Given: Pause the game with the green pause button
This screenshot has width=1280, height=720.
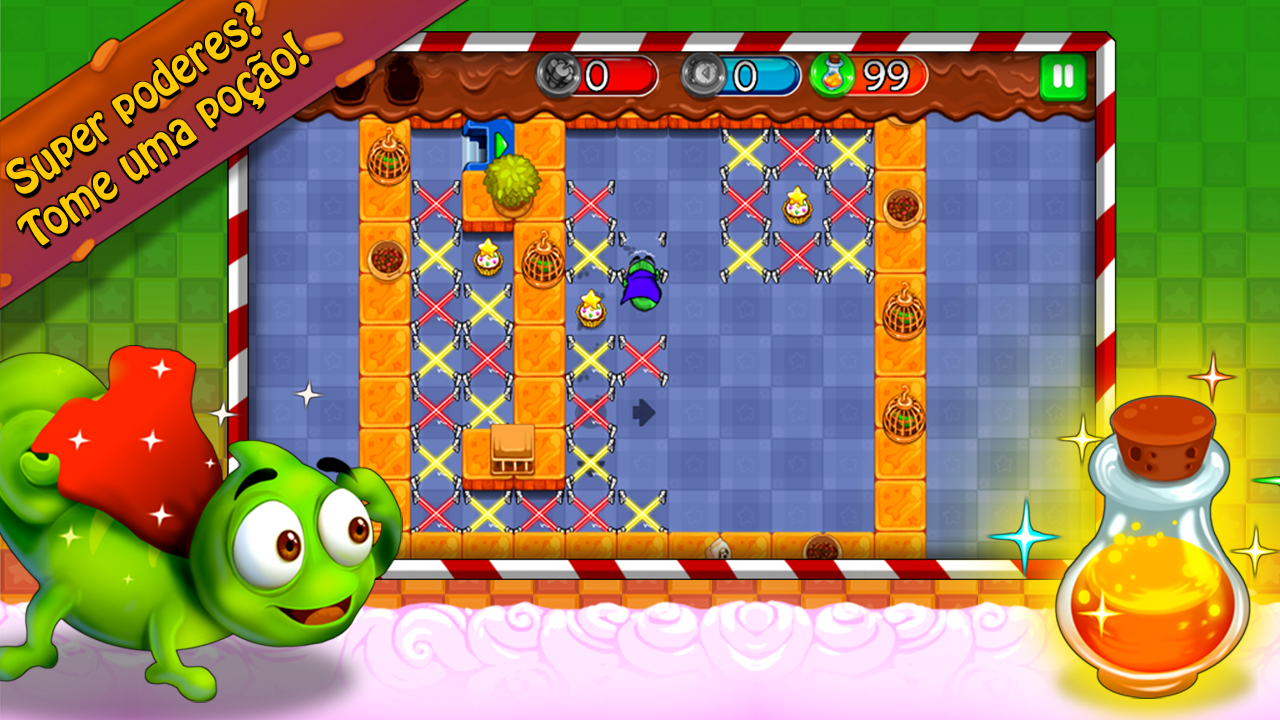Looking at the screenshot, I should point(1063,75).
